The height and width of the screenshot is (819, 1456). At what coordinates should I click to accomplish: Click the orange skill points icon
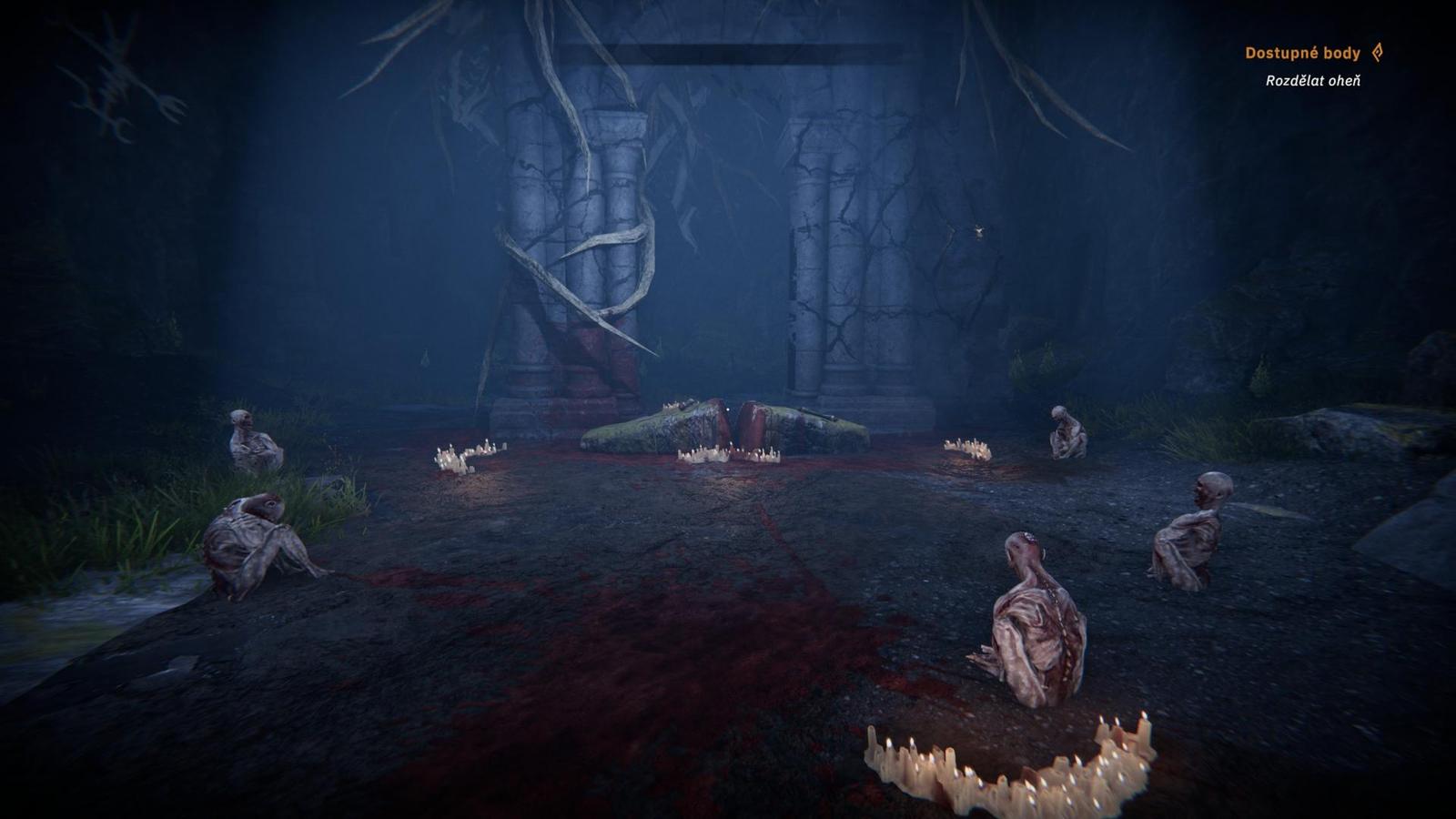[x=1378, y=53]
